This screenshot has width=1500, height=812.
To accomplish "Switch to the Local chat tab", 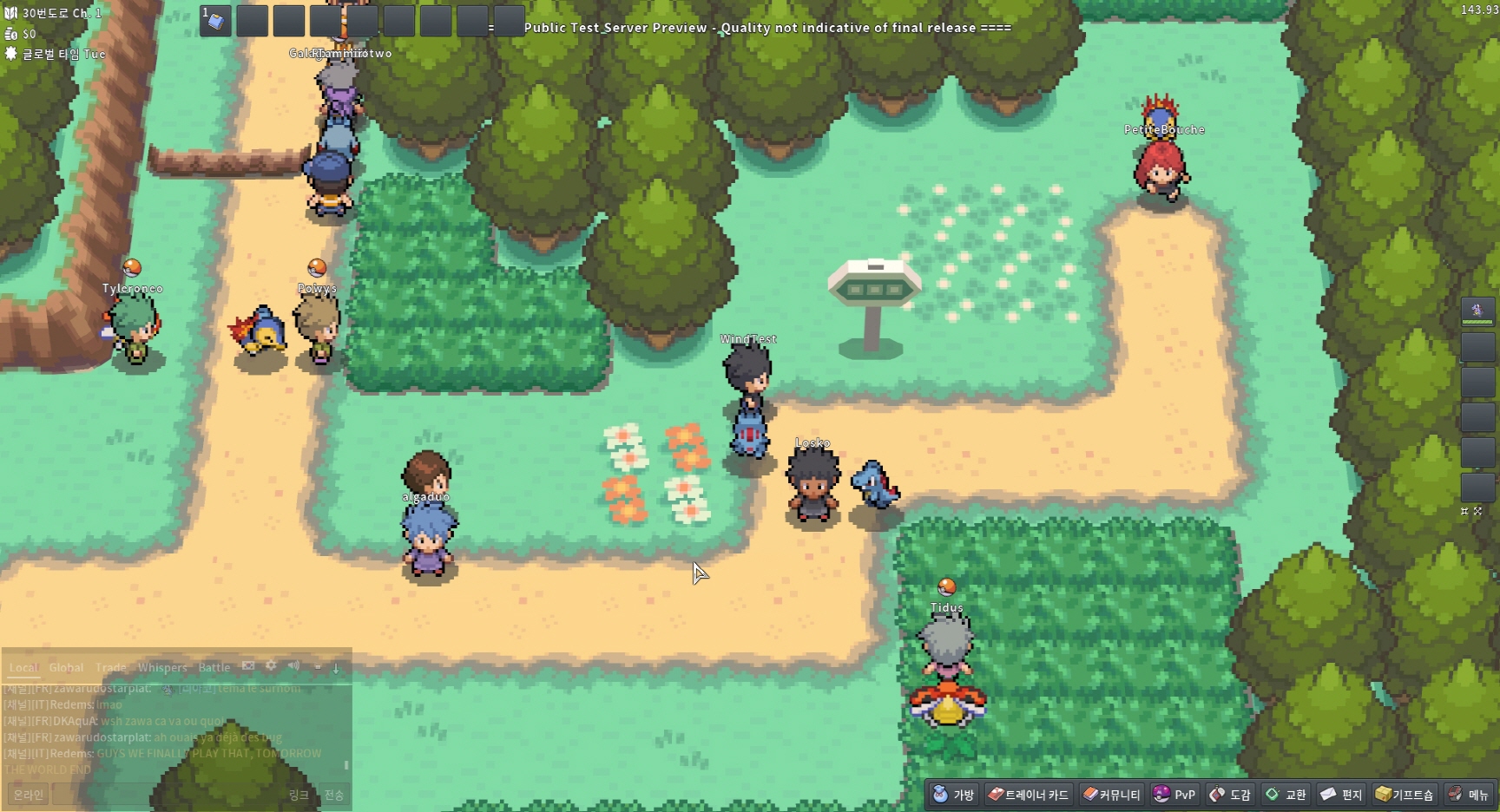I will tap(23, 667).
